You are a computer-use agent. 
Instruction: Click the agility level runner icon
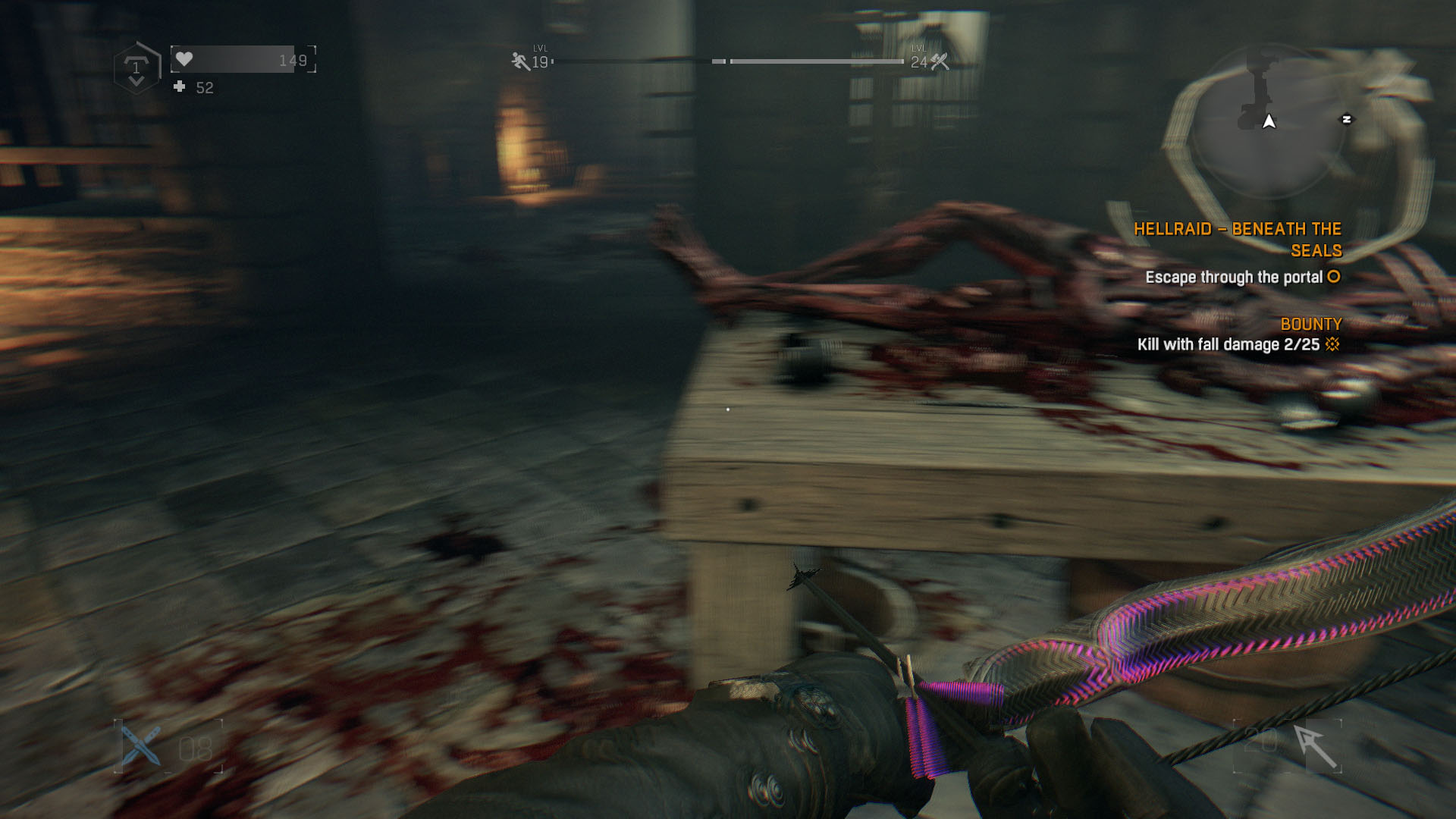[520, 61]
